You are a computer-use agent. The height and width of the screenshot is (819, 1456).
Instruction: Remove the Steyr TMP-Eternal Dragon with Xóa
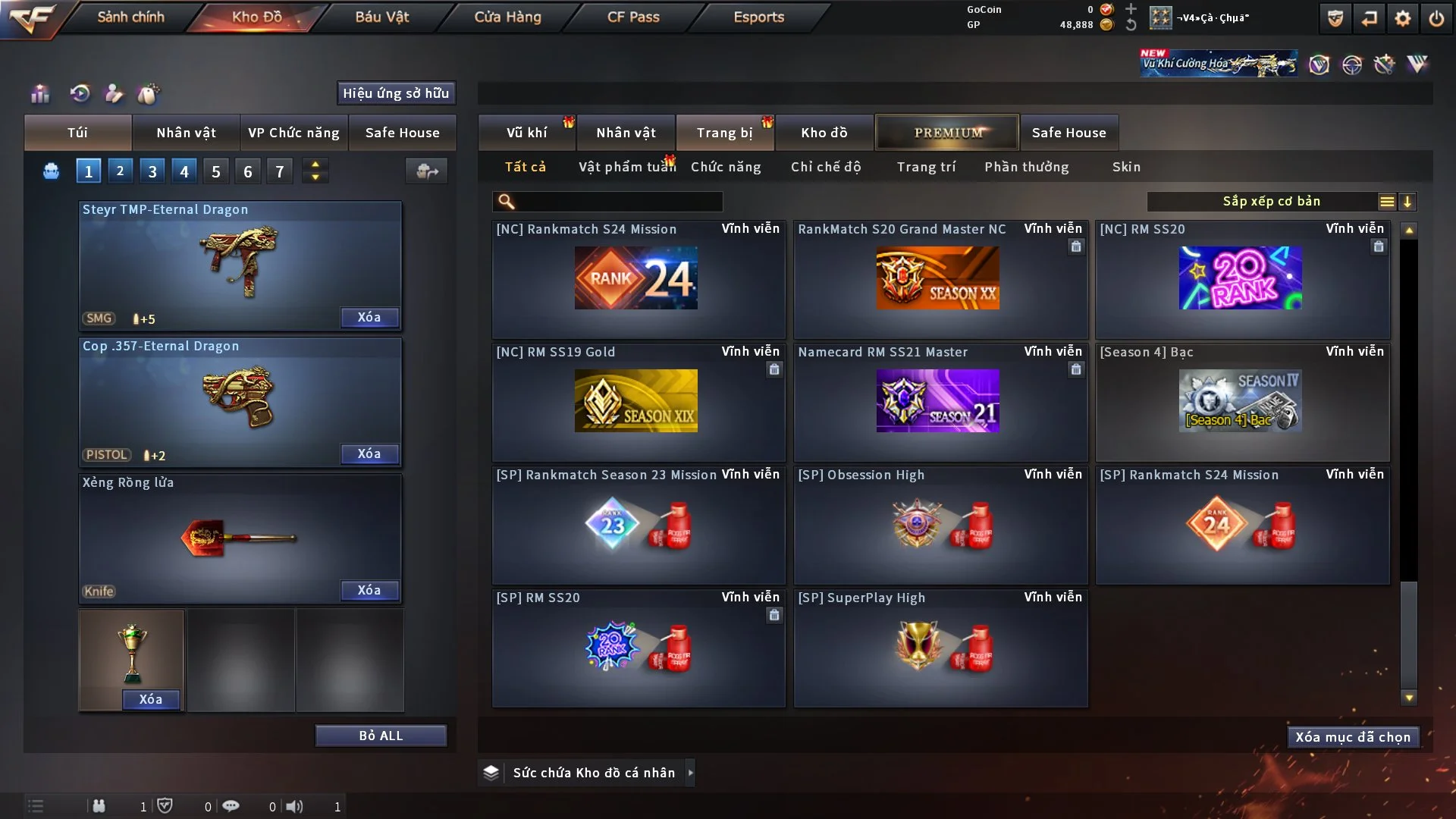point(369,317)
